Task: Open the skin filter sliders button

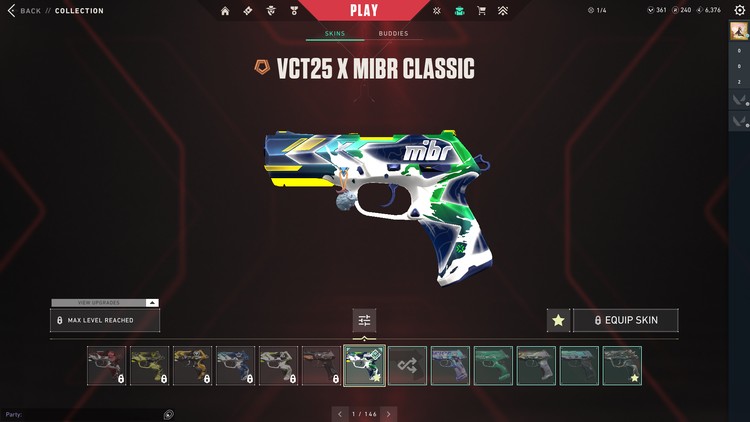Action: click(x=364, y=320)
